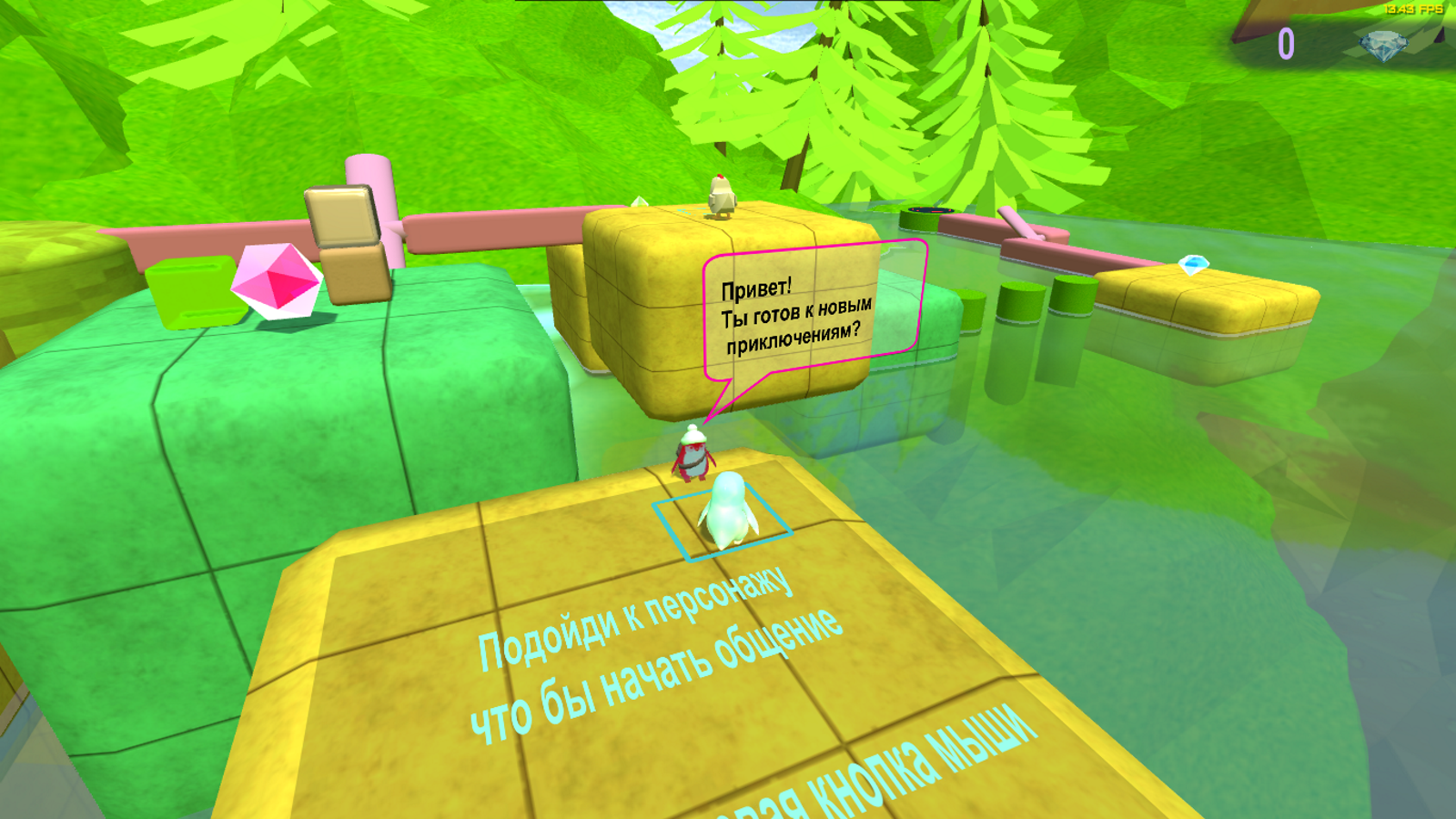The height and width of the screenshot is (819, 1456).
Task: Click the text 'Ты готов к новым приключениям?'
Action: coord(794,325)
